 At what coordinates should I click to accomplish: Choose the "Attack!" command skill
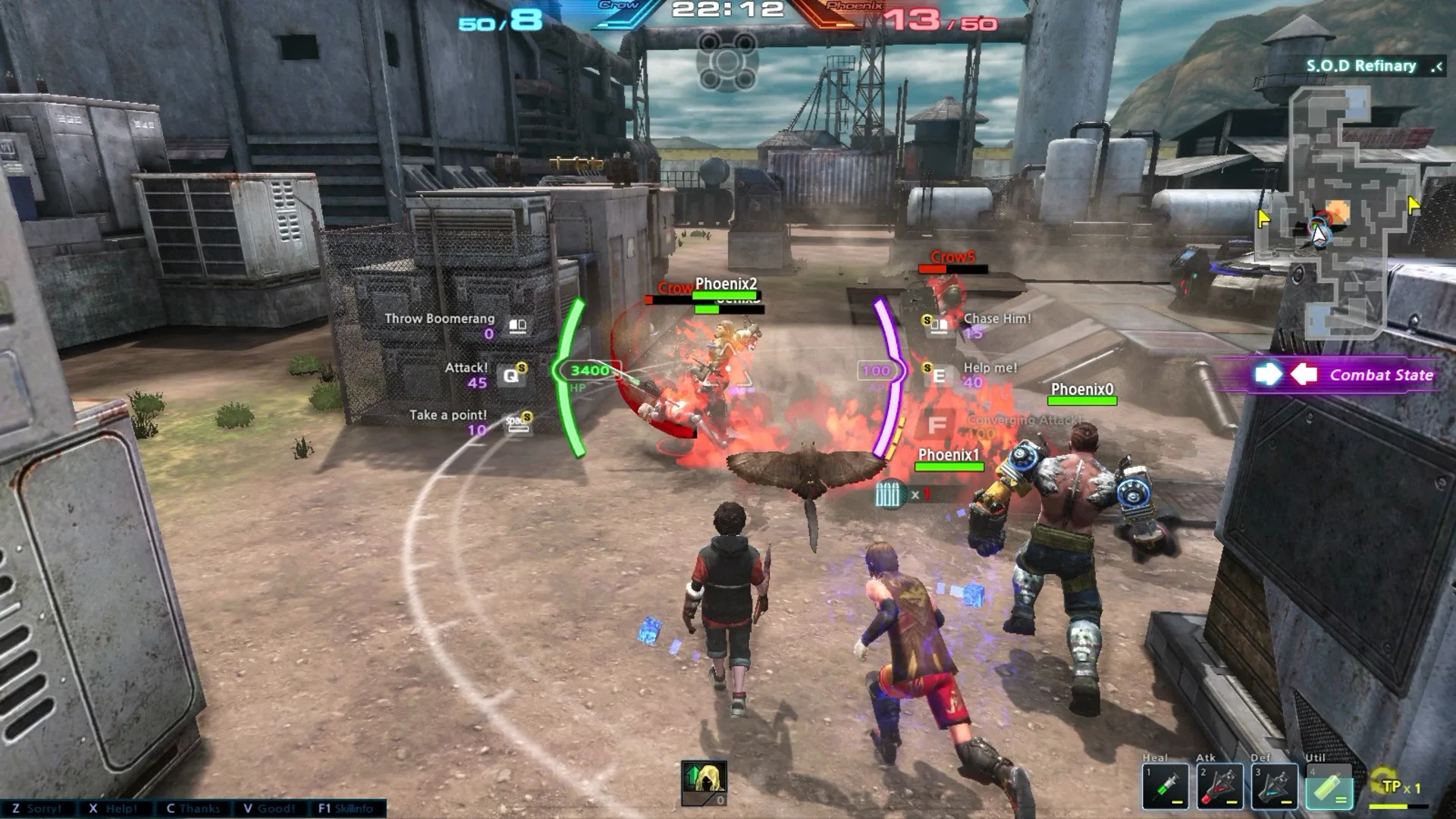[512, 375]
